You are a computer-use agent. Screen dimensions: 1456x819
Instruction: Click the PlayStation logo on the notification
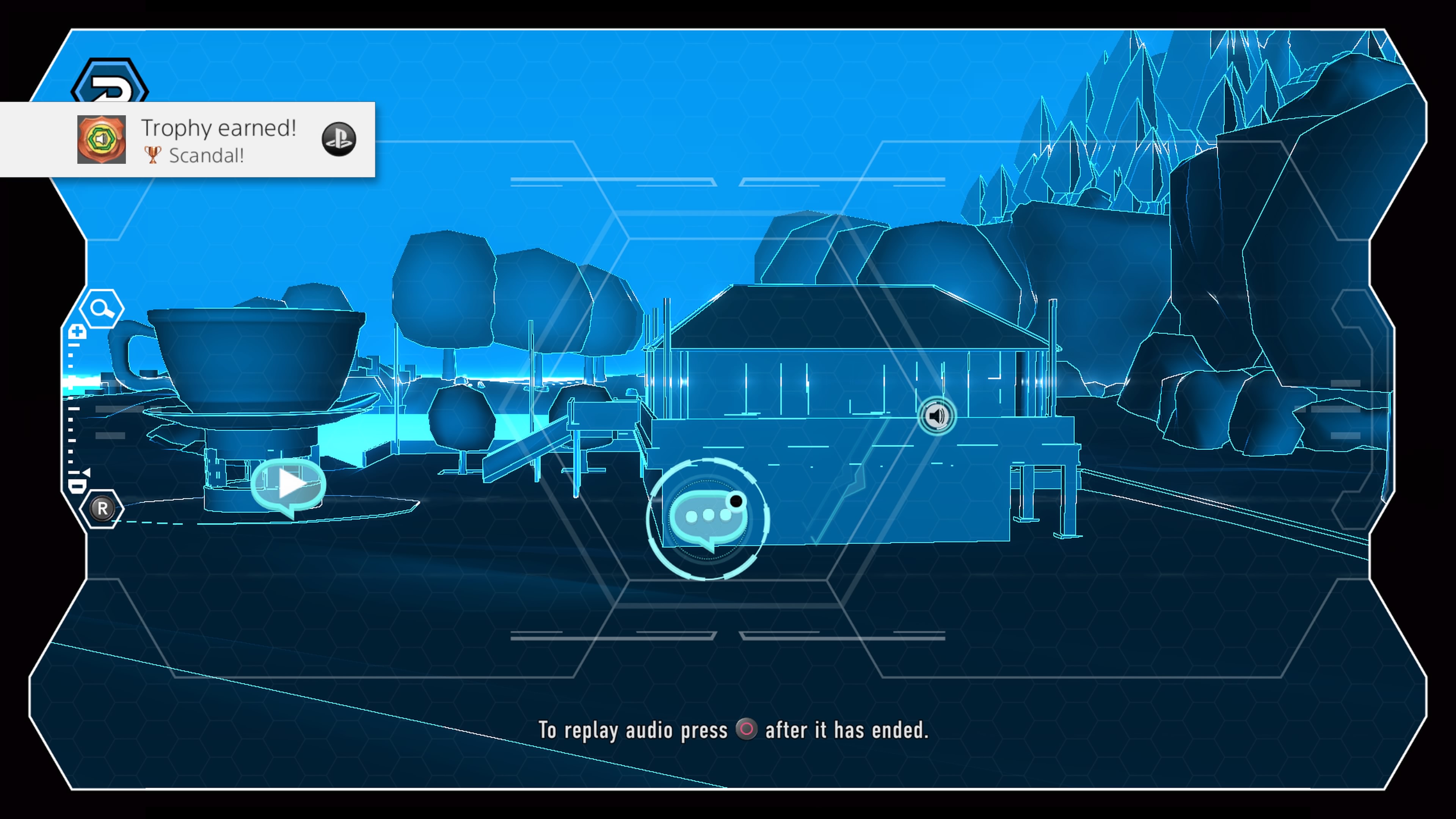tap(339, 139)
